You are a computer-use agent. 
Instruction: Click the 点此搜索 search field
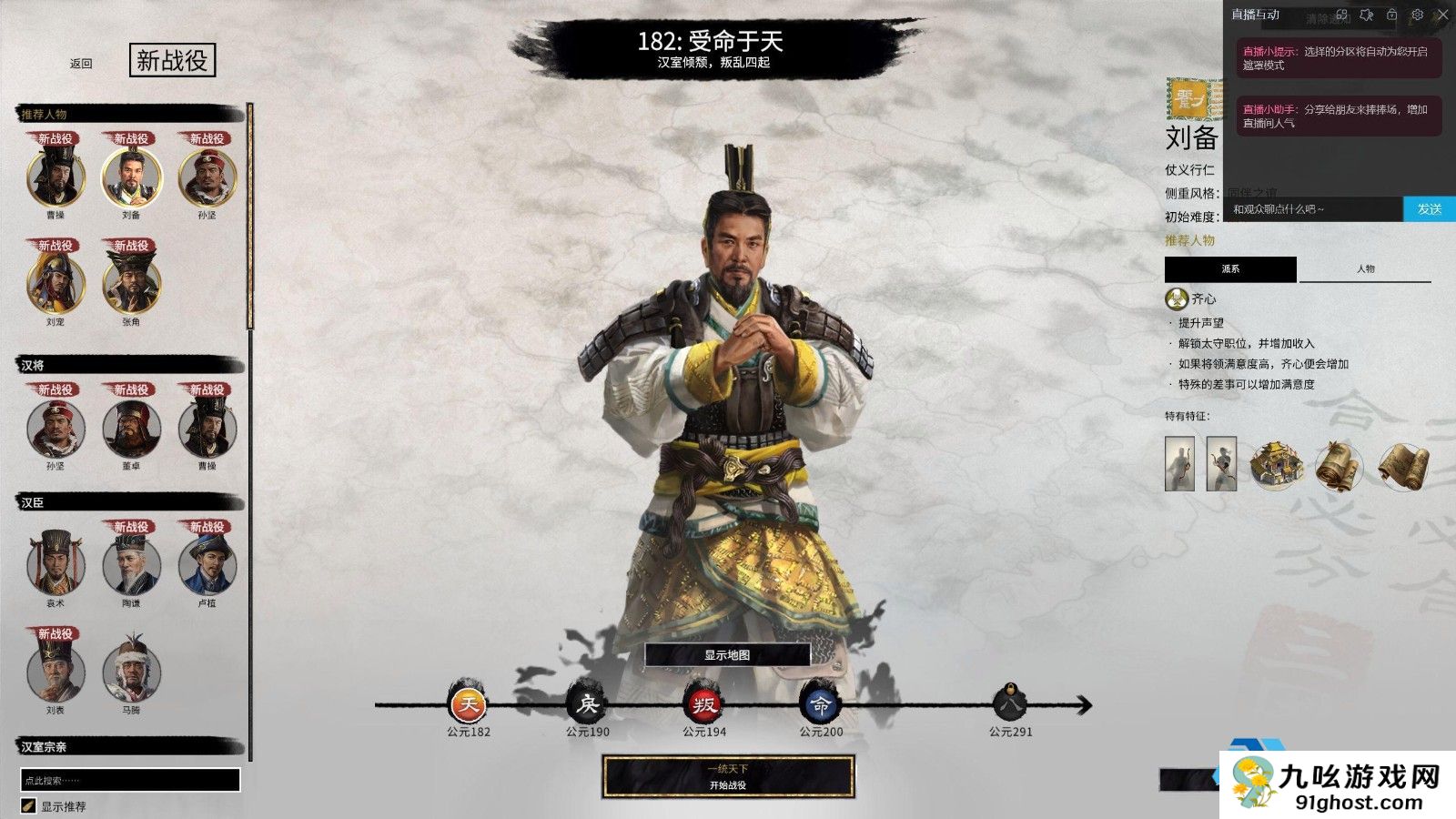[131, 780]
